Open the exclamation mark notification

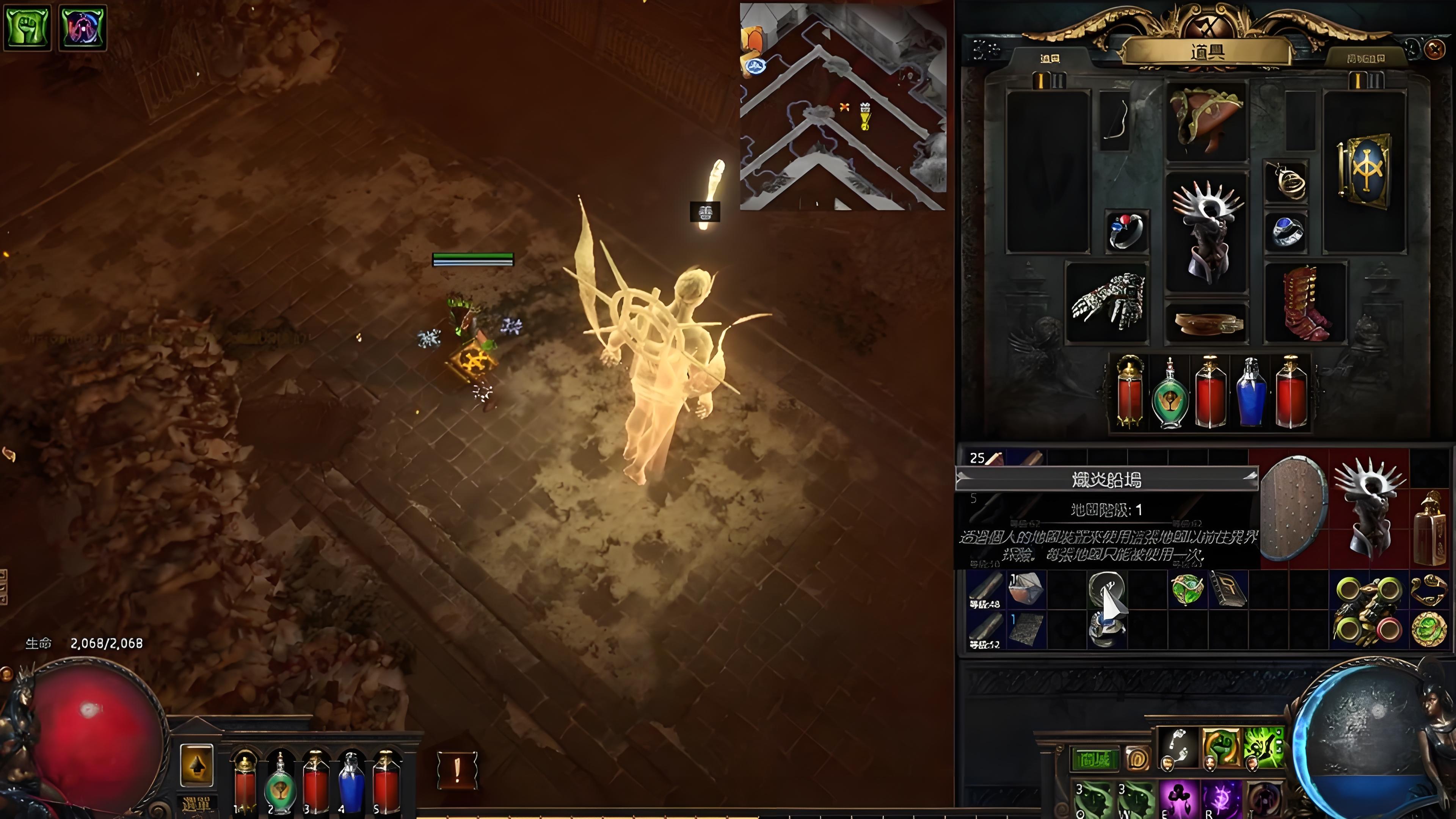457,770
